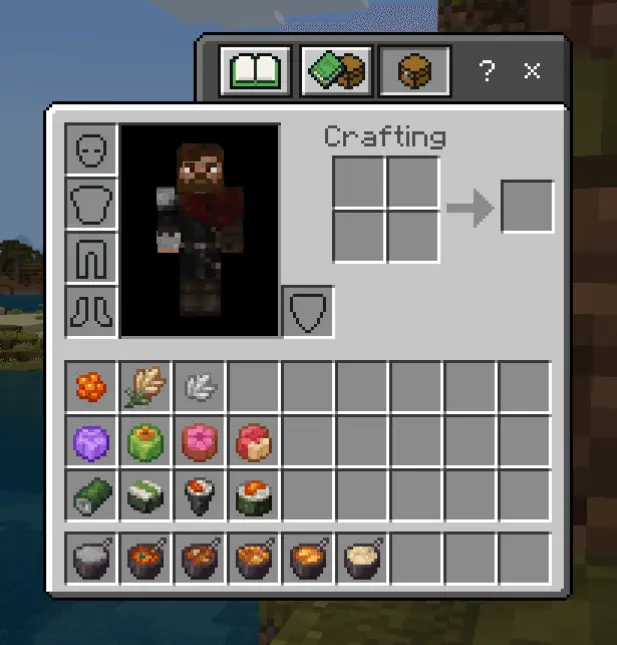Click the empty helmet armor slot
This screenshot has height=645, width=617.
pyautogui.click(x=92, y=150)
